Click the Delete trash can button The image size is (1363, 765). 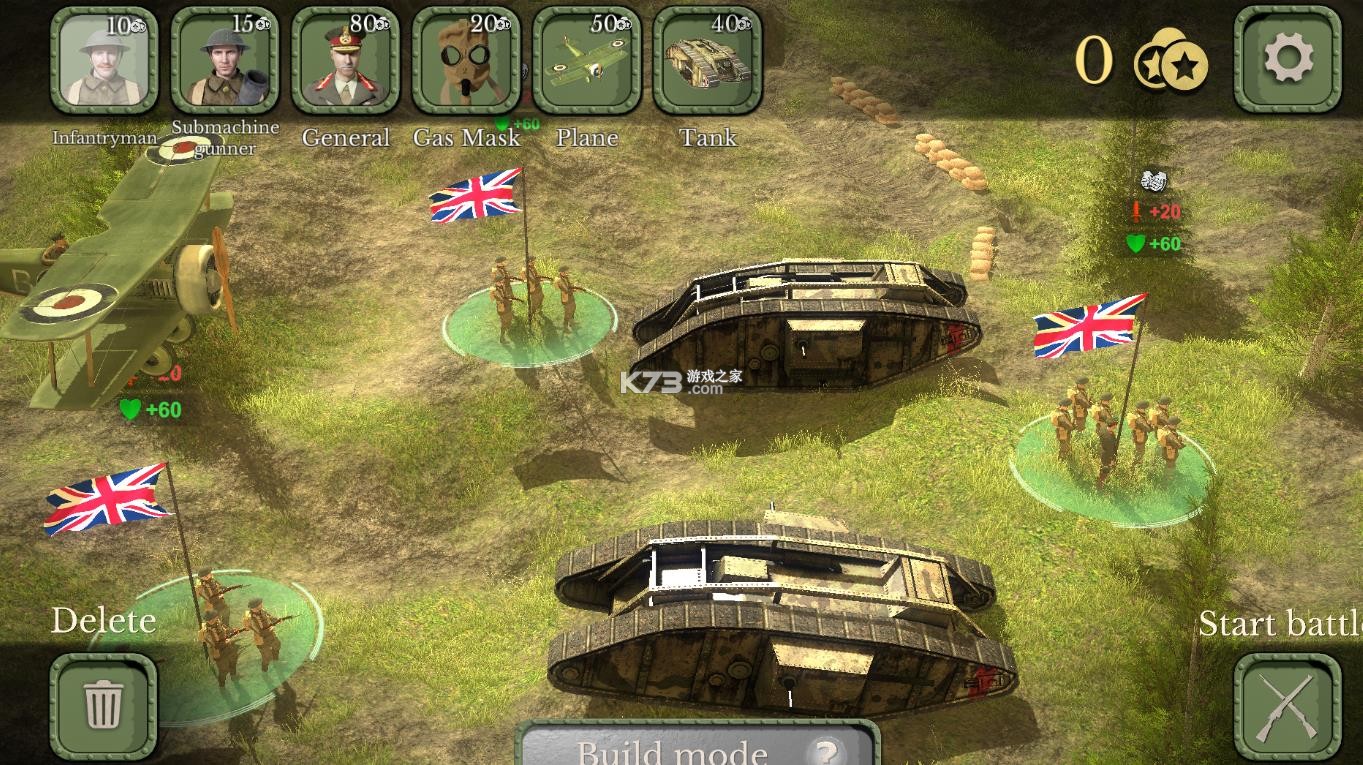coord(103,706)
